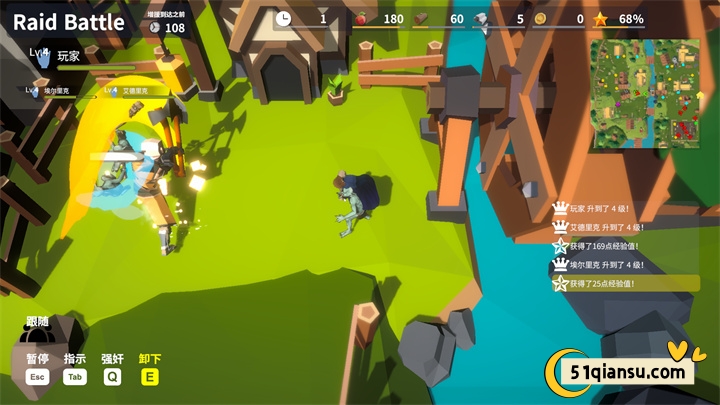The height and width of the screenshot is (405, 720).
Task: Click the clock day counter icon
Action: pos(283,18)
